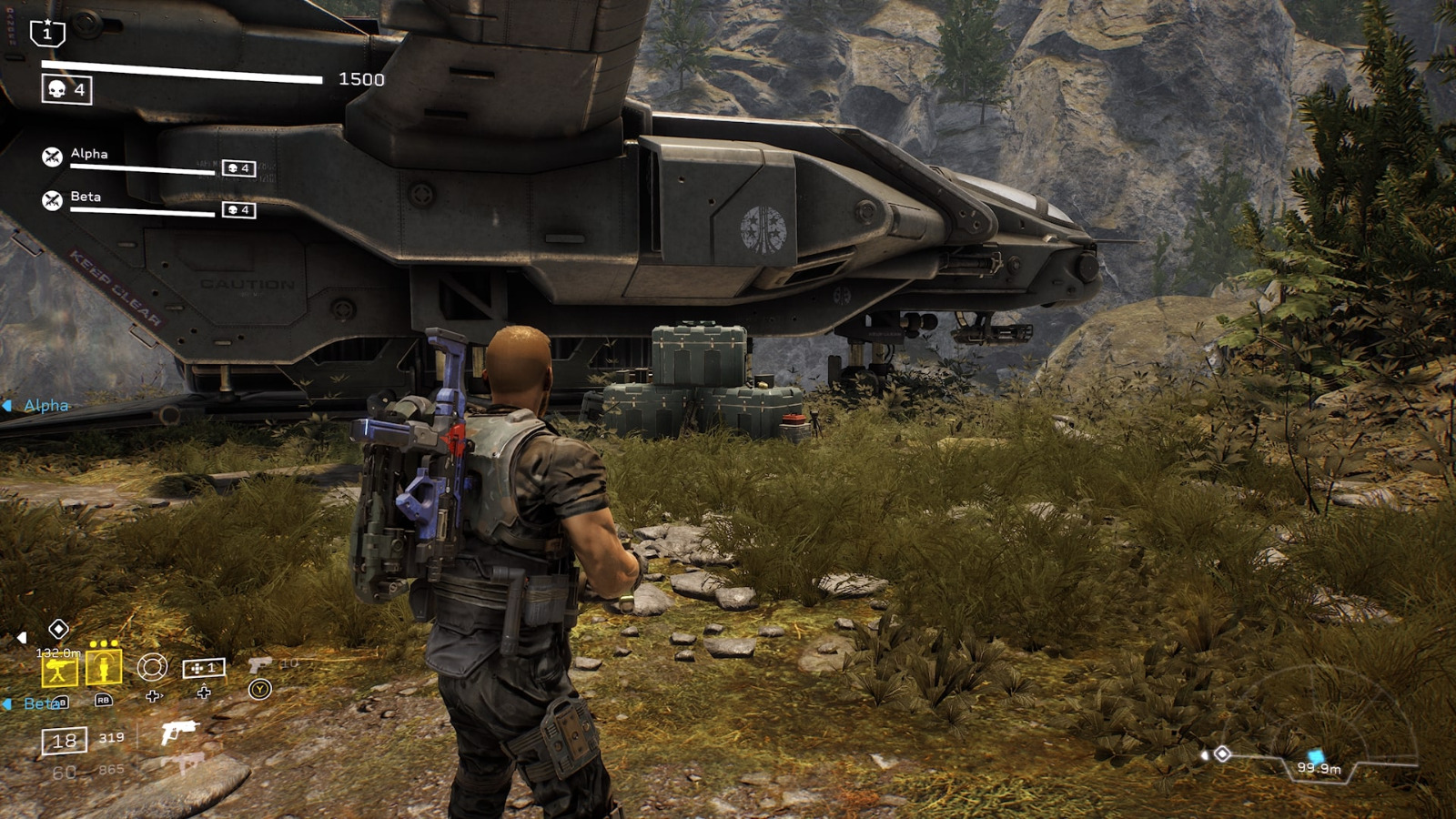Click the rank shield badge showing 1
Viewport: 1456px width, 819px height.
pos(47,33)
